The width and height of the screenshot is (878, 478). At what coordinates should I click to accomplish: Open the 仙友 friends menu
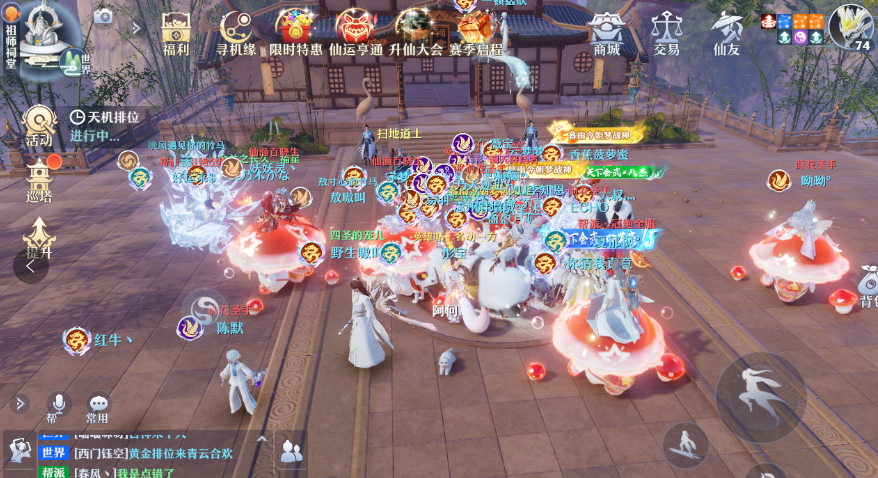coord(726,31)
